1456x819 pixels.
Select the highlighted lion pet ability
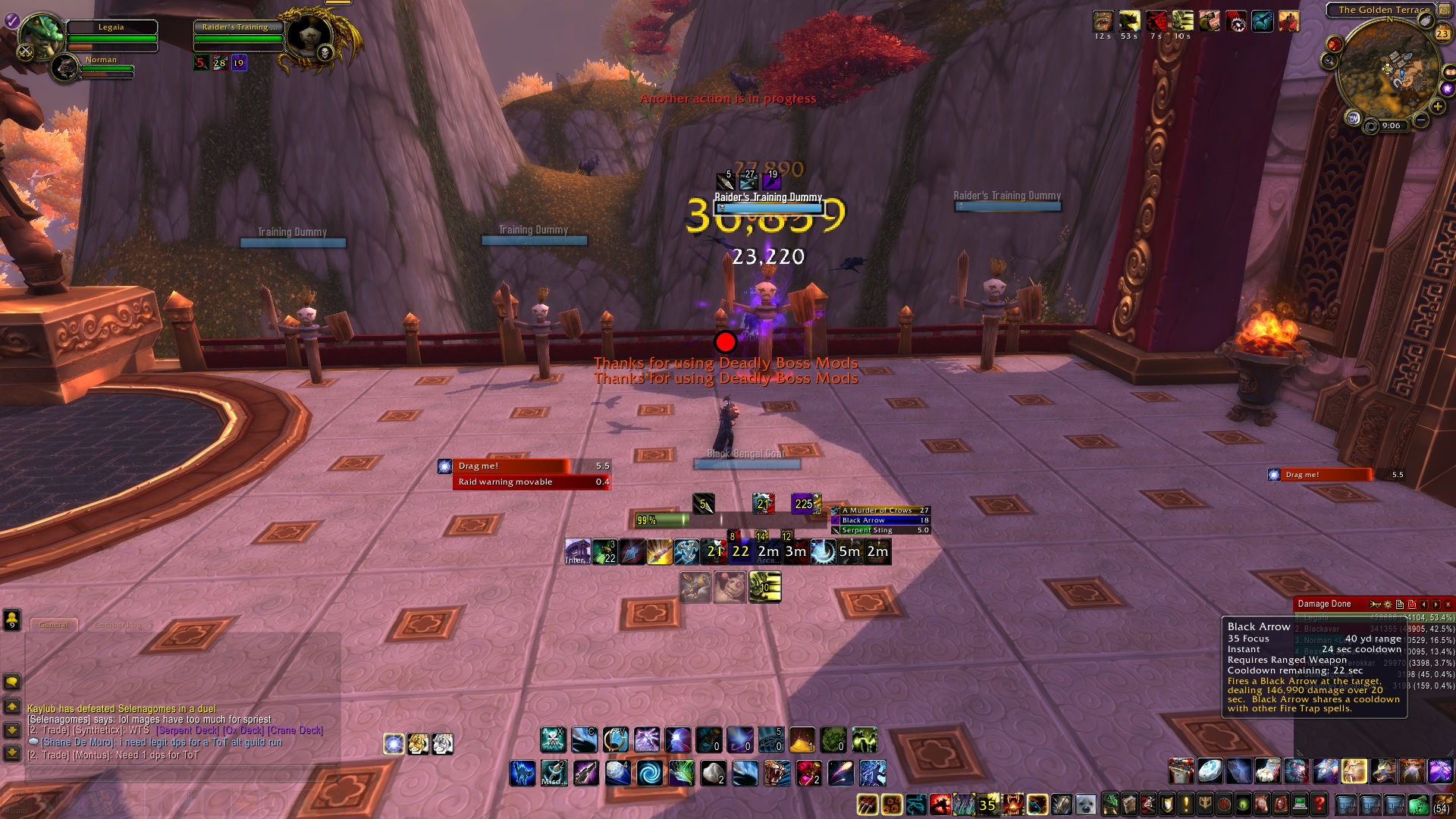pos(1354,771)
